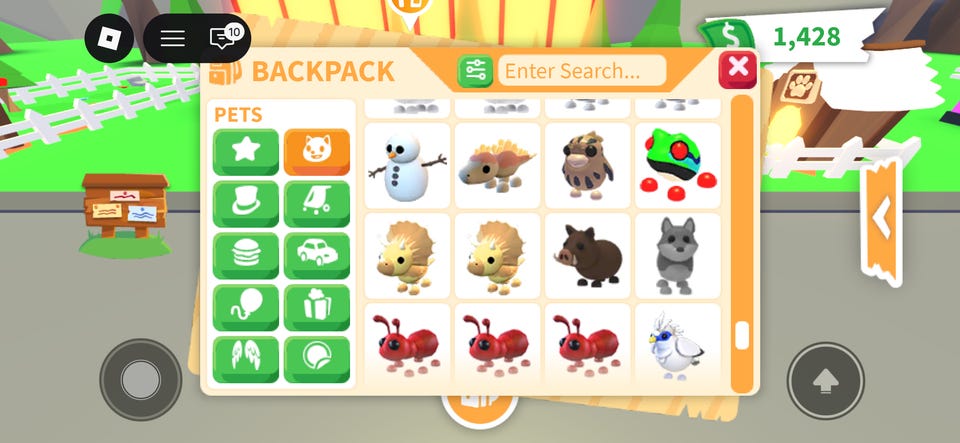960x443 pixels.
Task: Tap the jump arrow button
Action: [825, 381]
